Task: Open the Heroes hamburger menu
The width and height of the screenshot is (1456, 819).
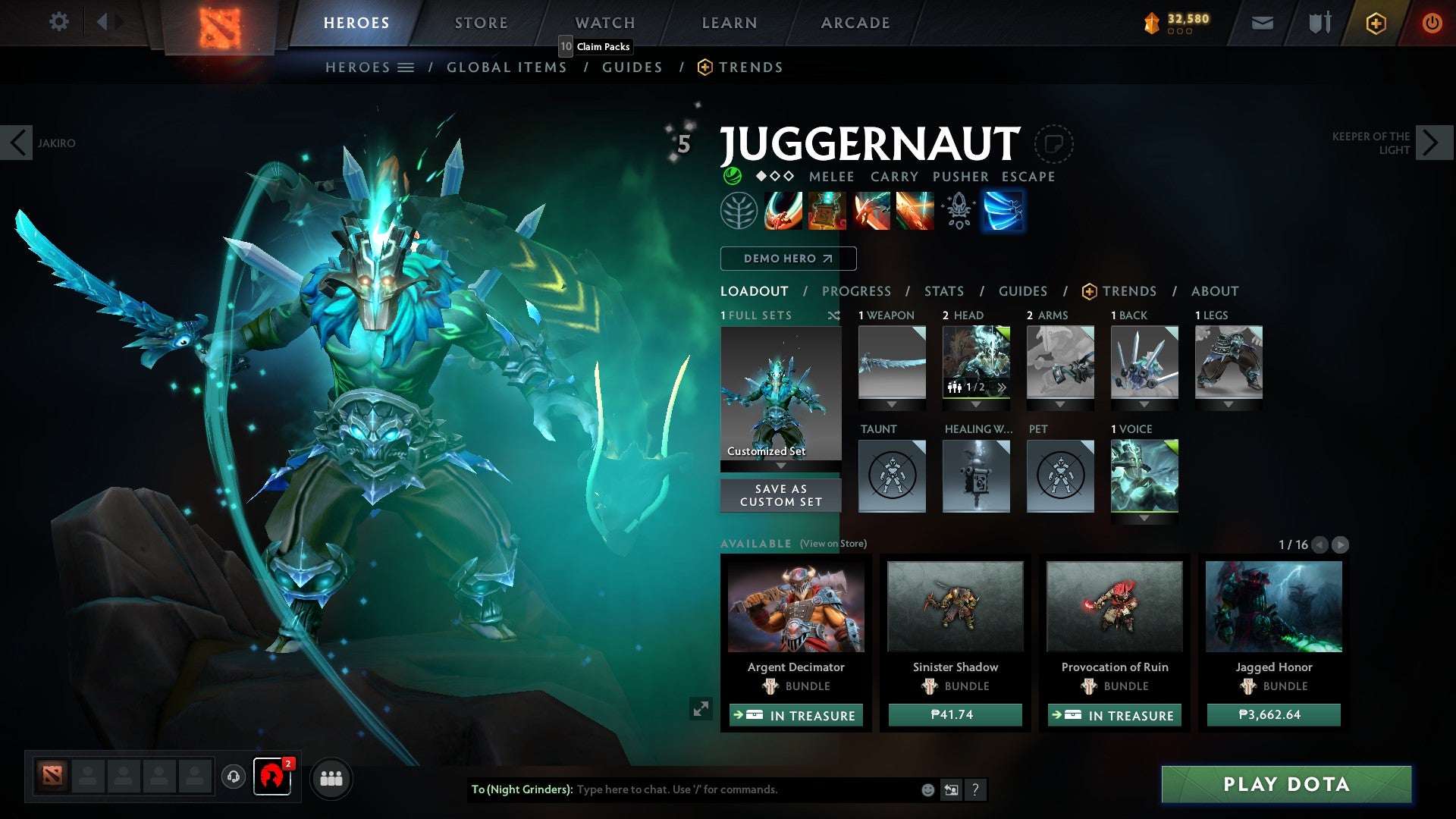Action: coord(407,67)
